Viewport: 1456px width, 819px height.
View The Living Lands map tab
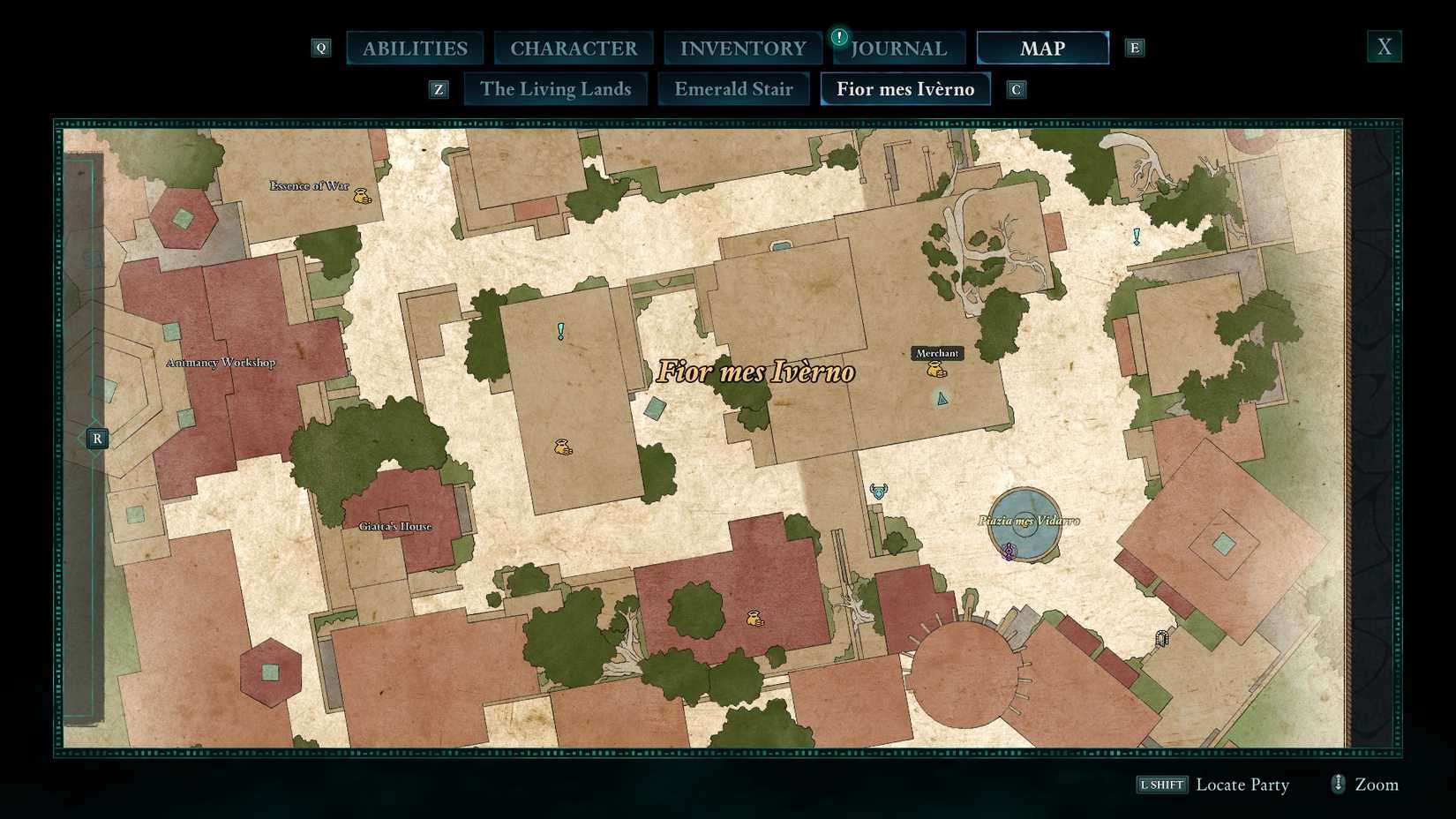555,88
